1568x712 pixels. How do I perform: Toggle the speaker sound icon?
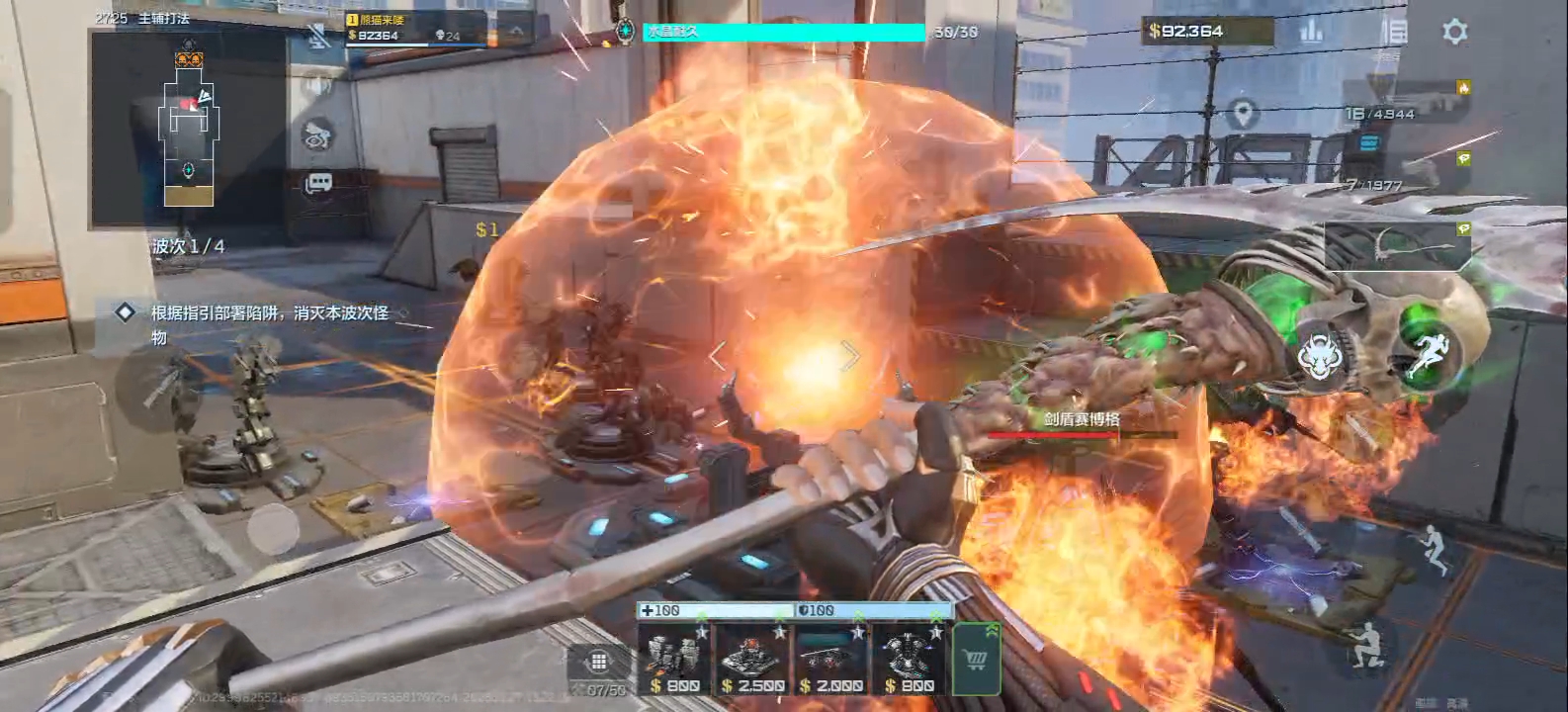tap(317, 86)
